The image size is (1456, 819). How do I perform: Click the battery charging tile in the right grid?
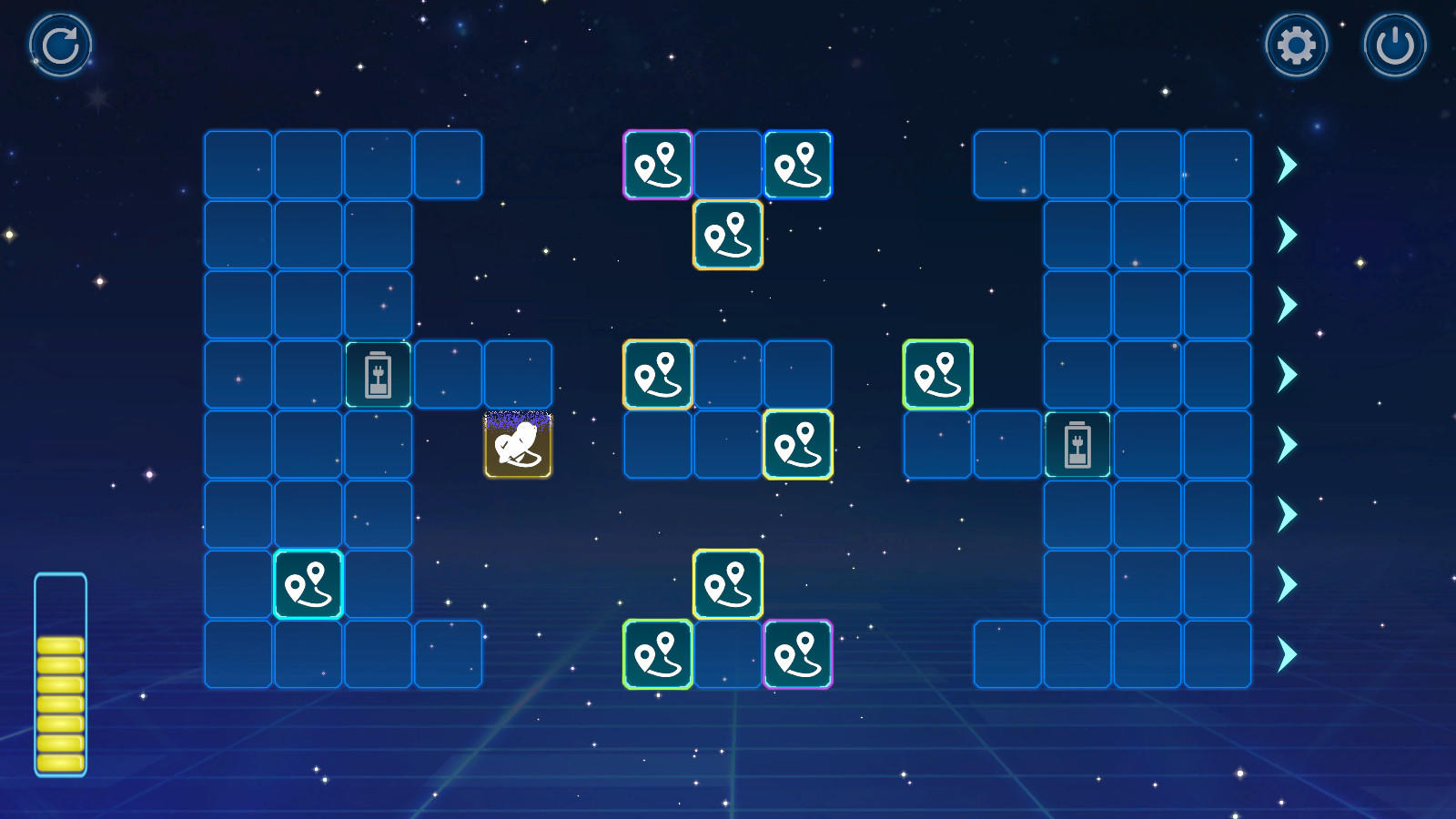tap(1077, 443)
